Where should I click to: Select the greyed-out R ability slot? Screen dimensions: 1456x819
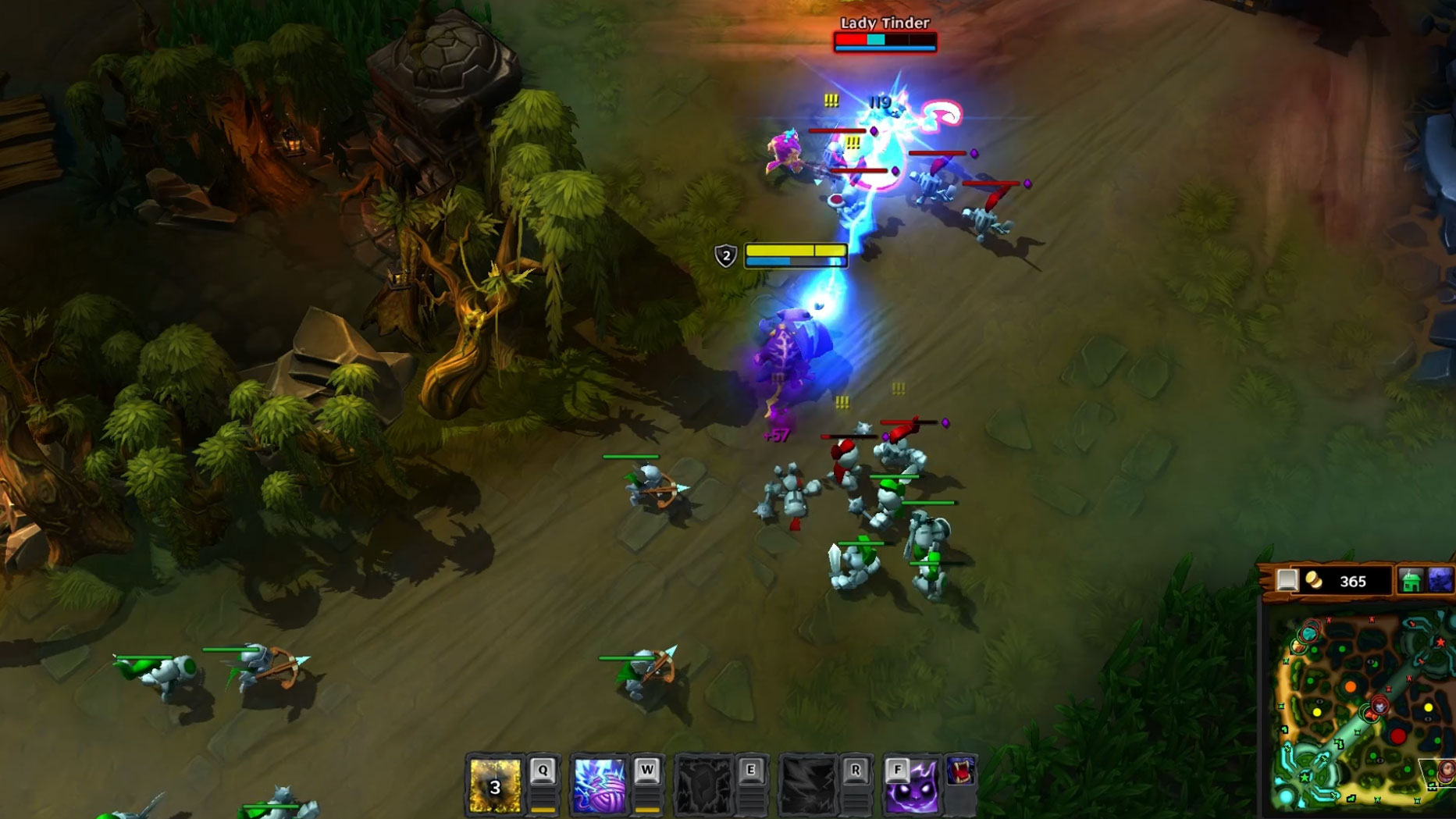coord(808,785)
